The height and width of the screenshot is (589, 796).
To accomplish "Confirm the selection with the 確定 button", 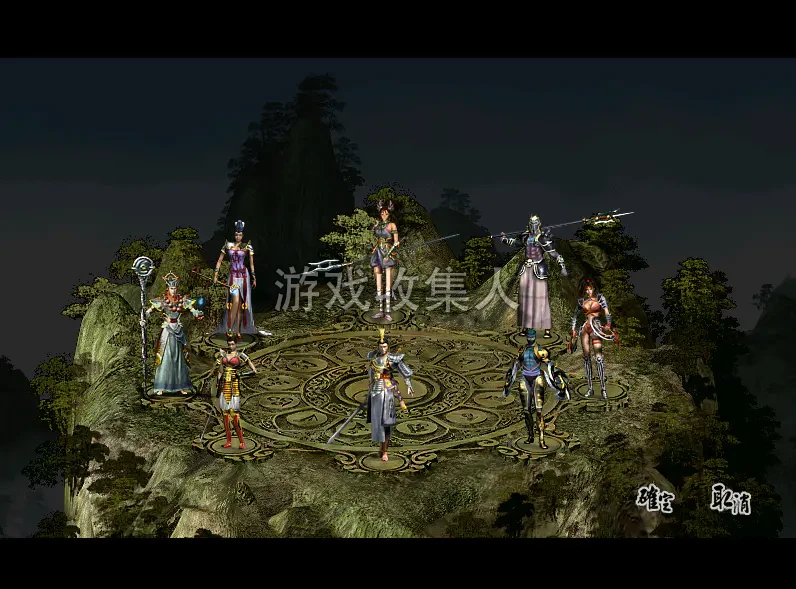I will pyautogui.click(x=654, y=498).
